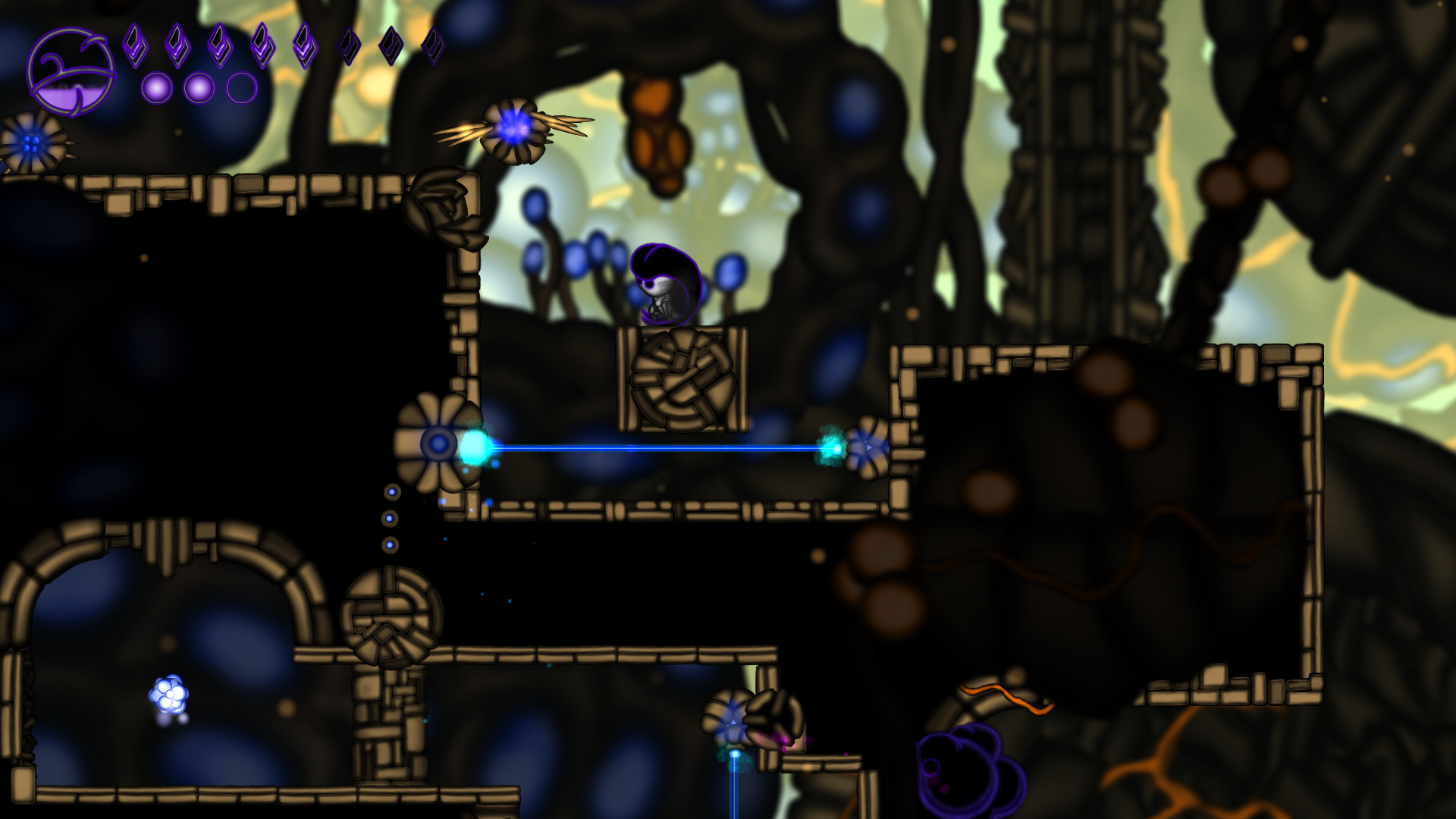Click the empty third charge circle
The width and height of the screenshot is (1456, 819).
[x=240, y=89]
